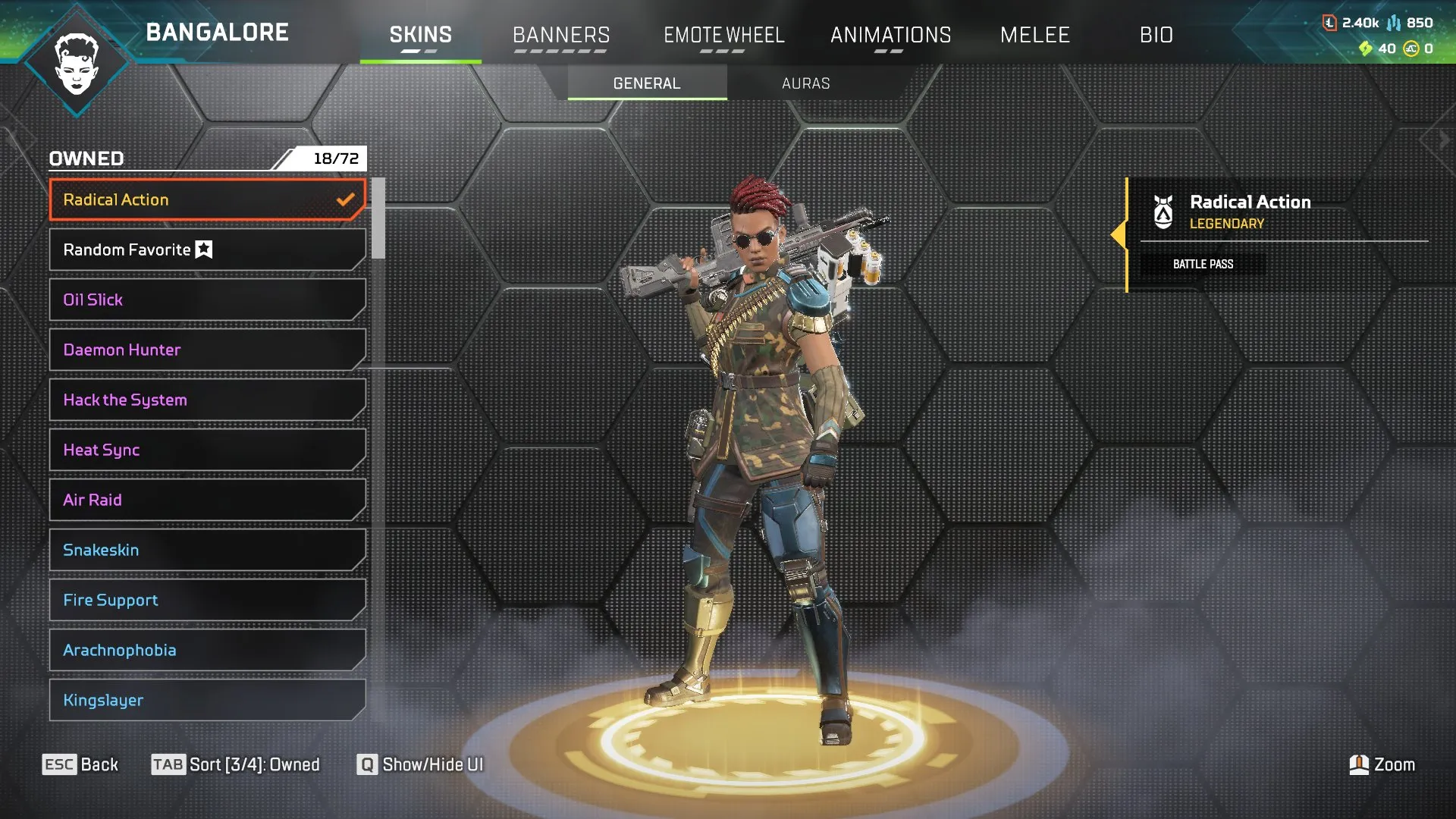The image size is (1456, 819).
Task: Toggle the favorite star on Random Favorite
Action: pos(203,249)
